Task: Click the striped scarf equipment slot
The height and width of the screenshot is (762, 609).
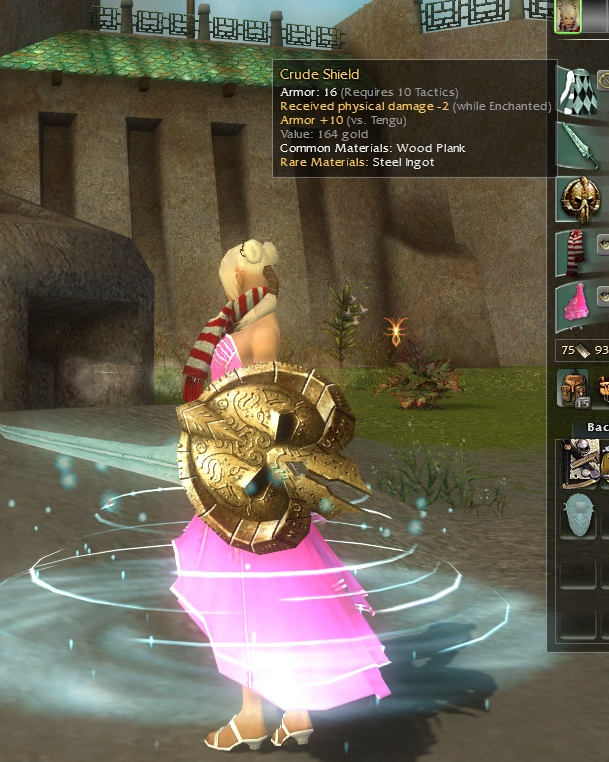Action: [x=574, y=250]
